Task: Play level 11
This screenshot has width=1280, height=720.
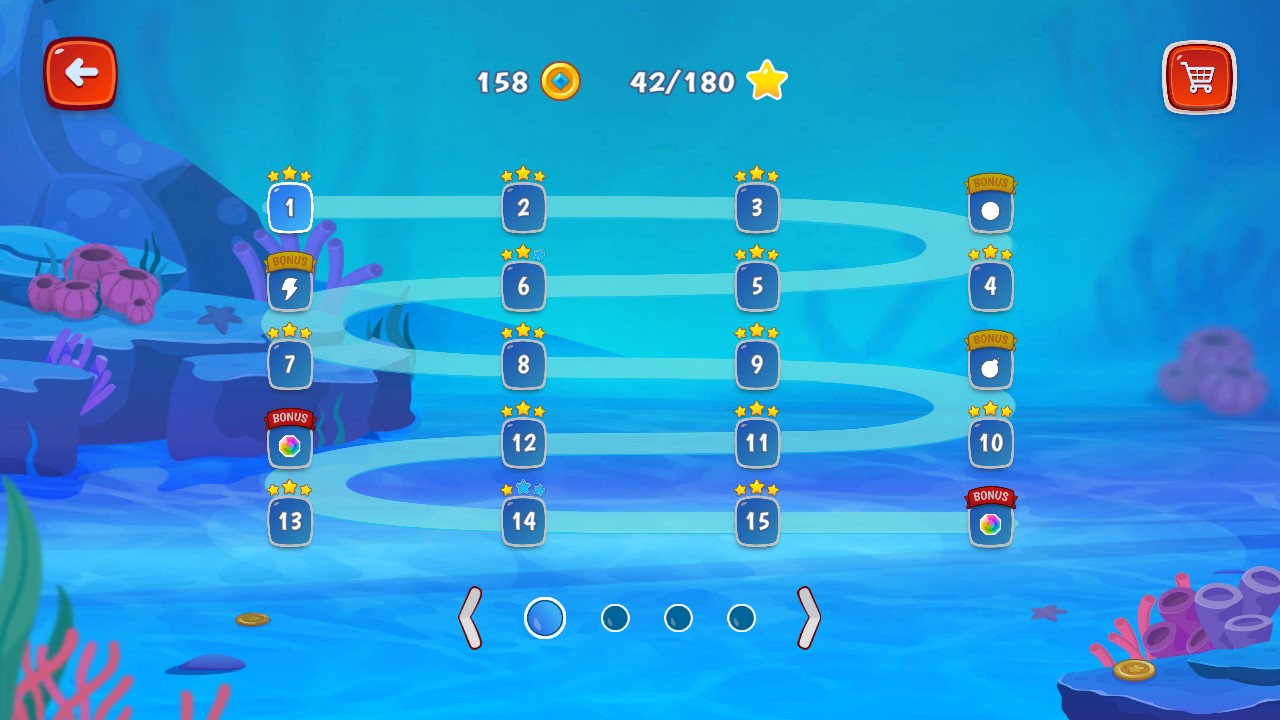Action: click(x=757, y=443)
